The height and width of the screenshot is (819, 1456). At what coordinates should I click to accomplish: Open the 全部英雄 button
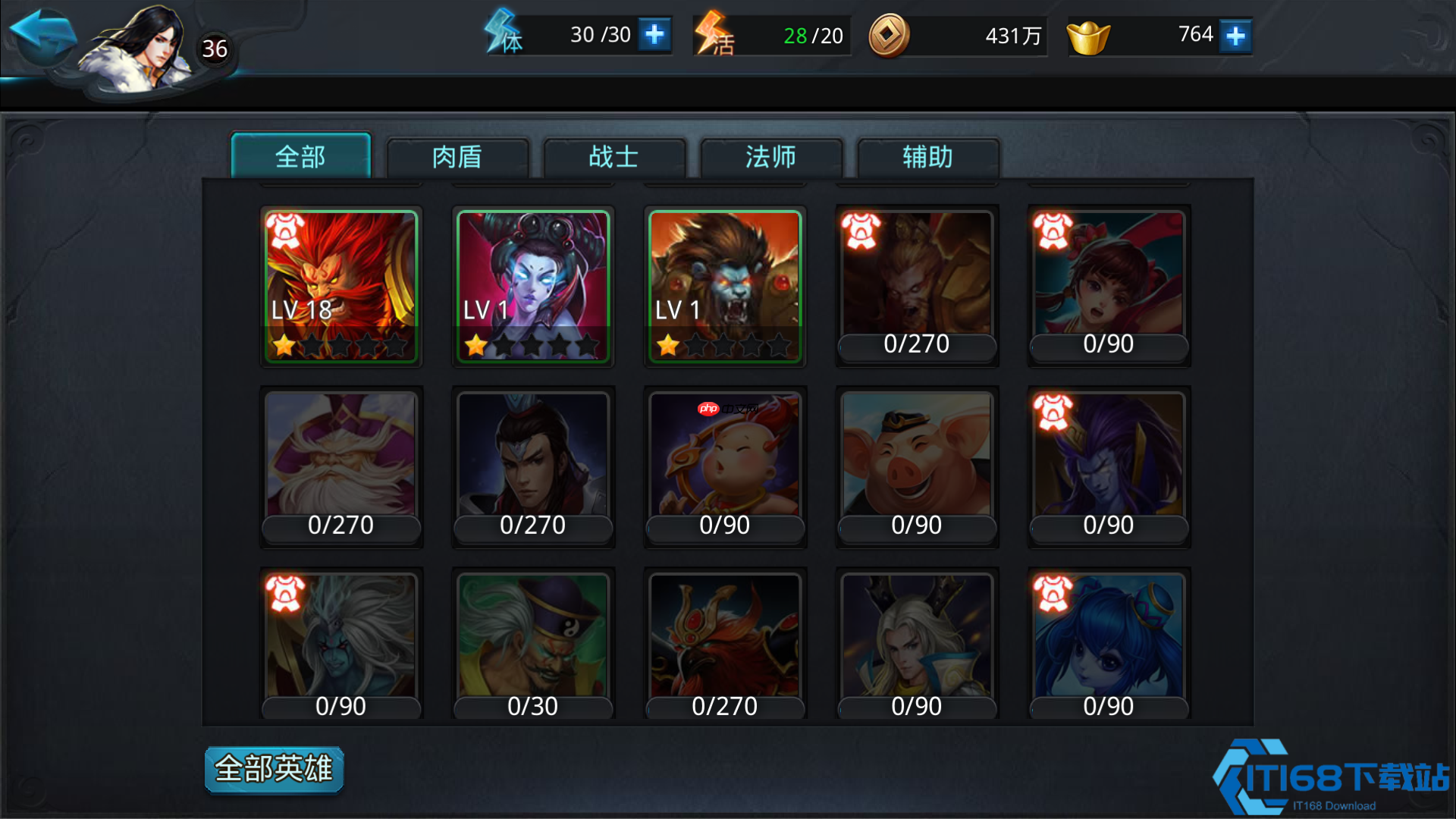point(274,769)
